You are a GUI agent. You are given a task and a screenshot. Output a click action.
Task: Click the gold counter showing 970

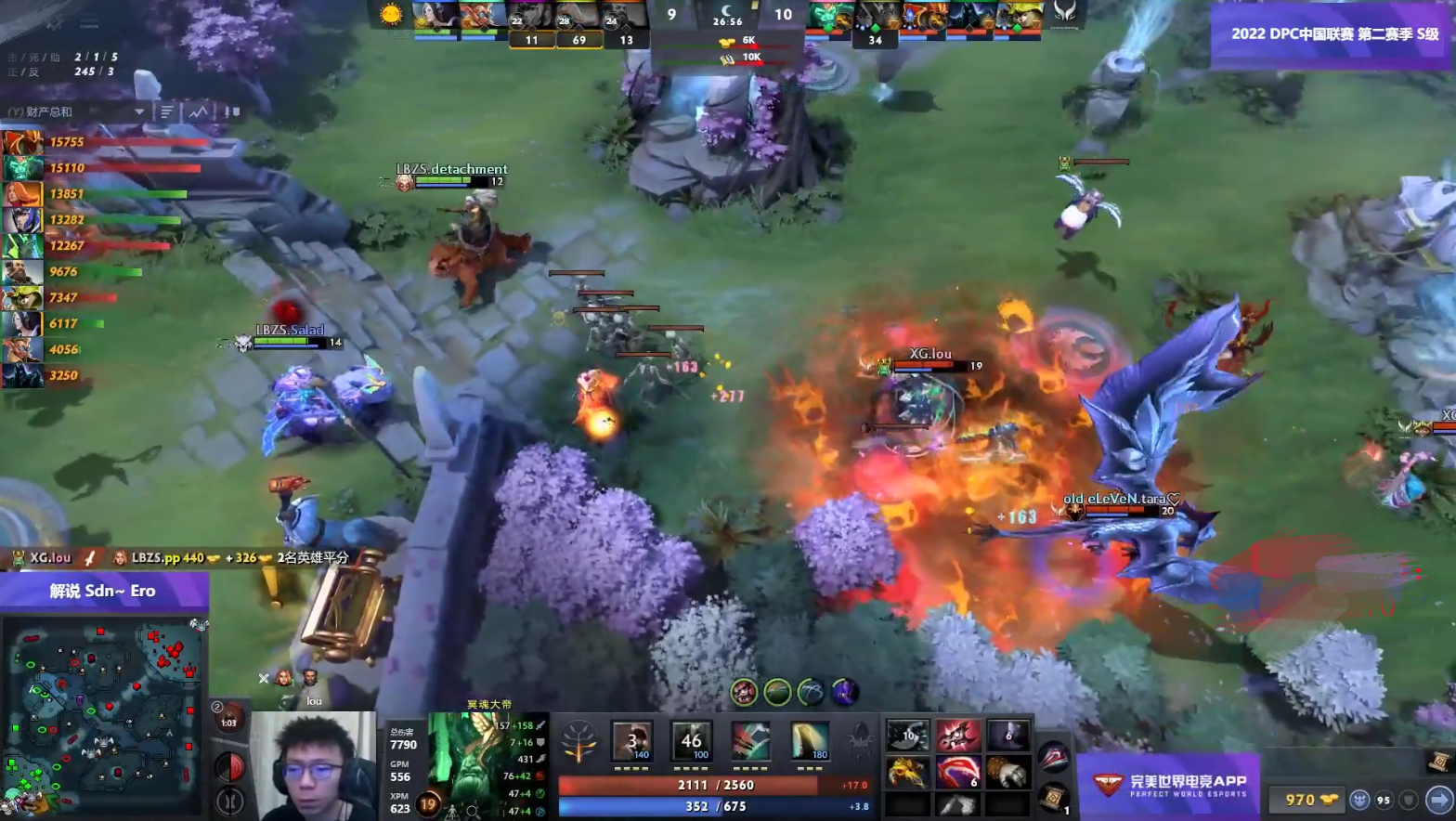[1305, 800]
